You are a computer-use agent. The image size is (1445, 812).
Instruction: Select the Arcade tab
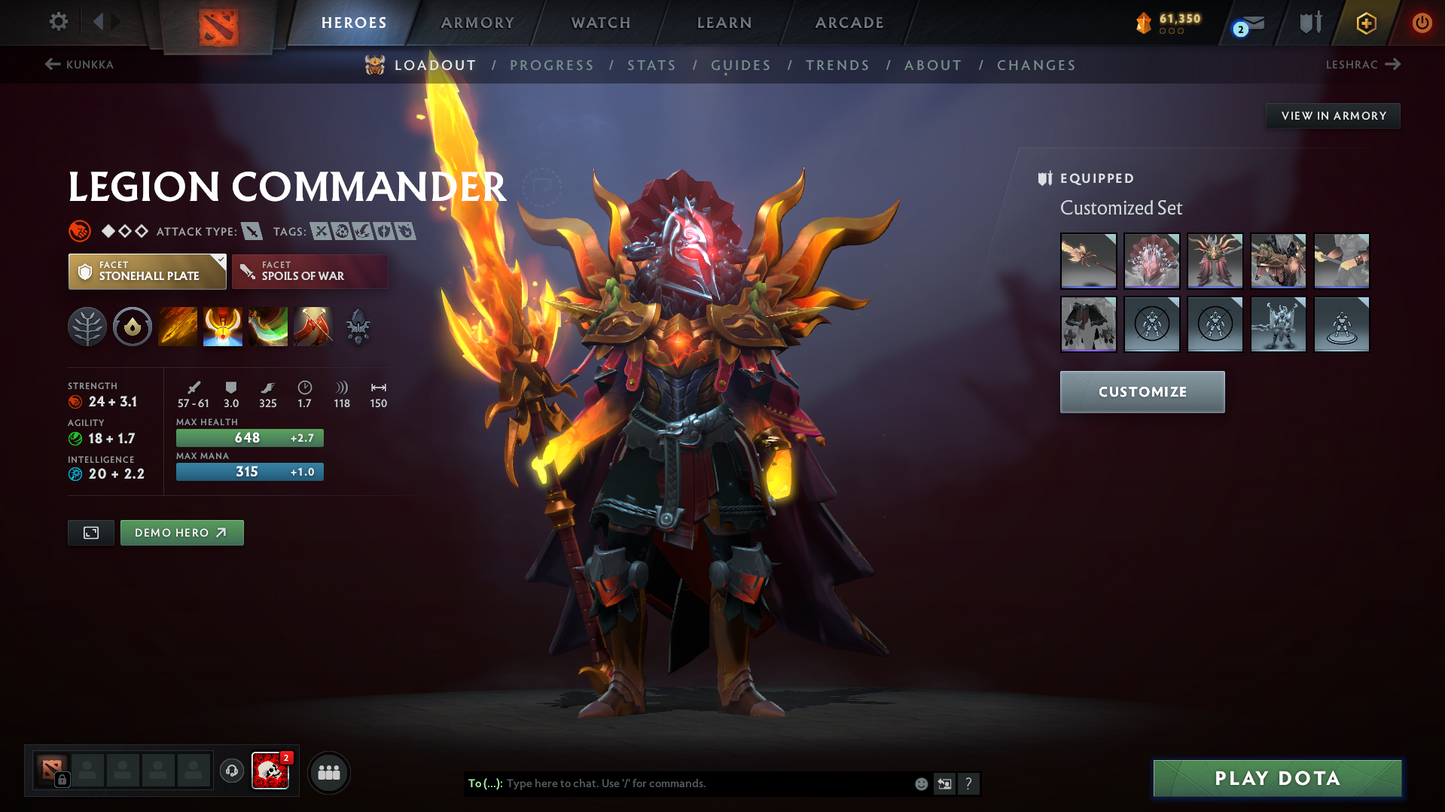[x=849, y=23]
